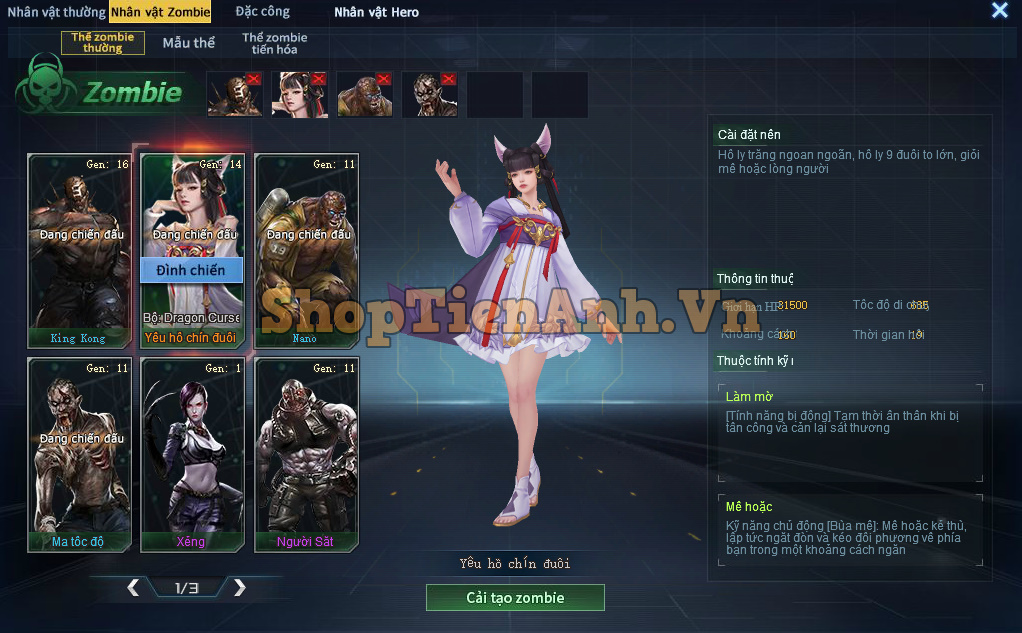
Task: Switch to Nhân vật Hero tab
Action: pyautogui.click(x=376, y=12)
